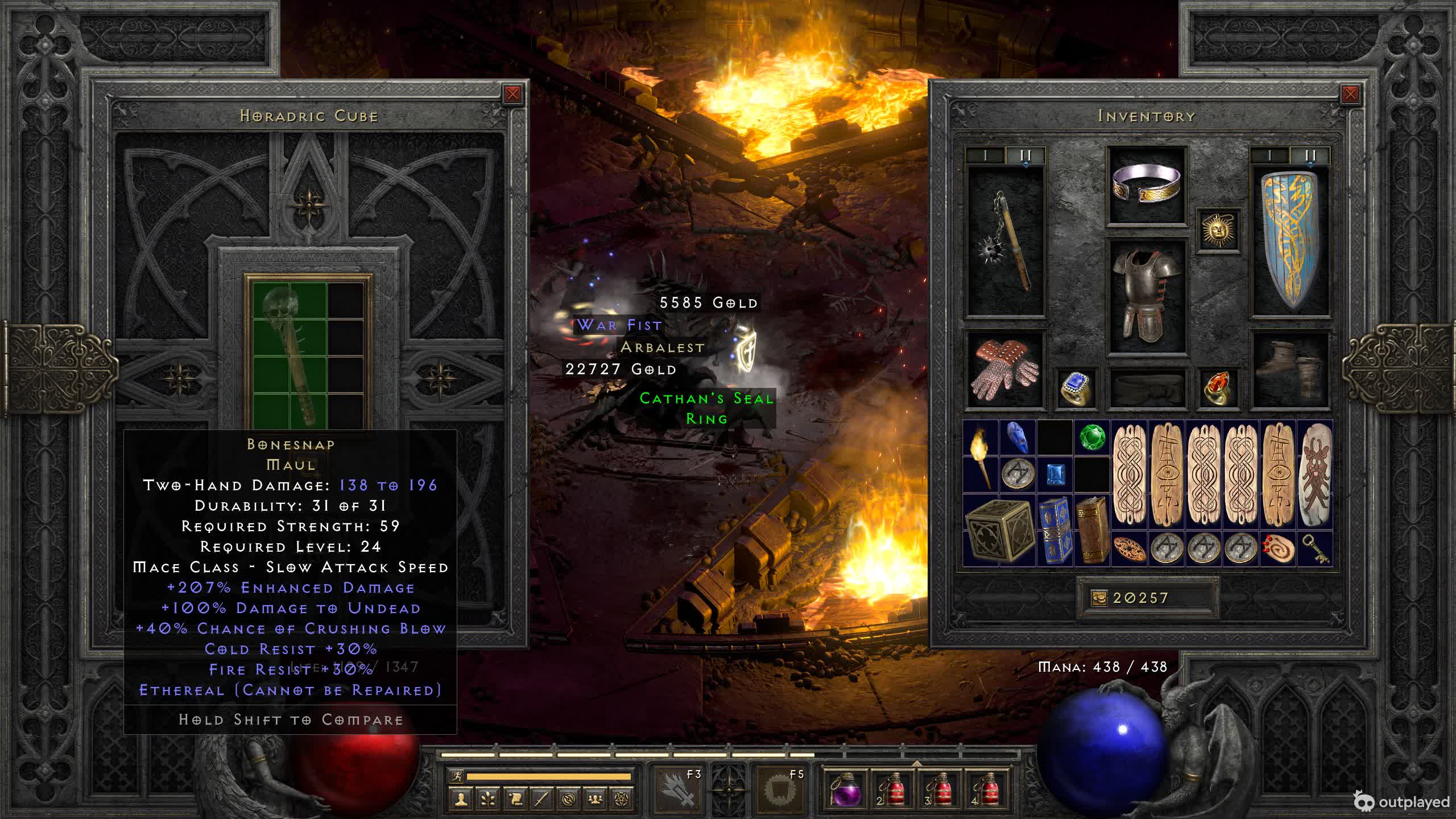Select the golden sun amulet
Viewport: 1456px width, 819px height.
coord(1218,230)
